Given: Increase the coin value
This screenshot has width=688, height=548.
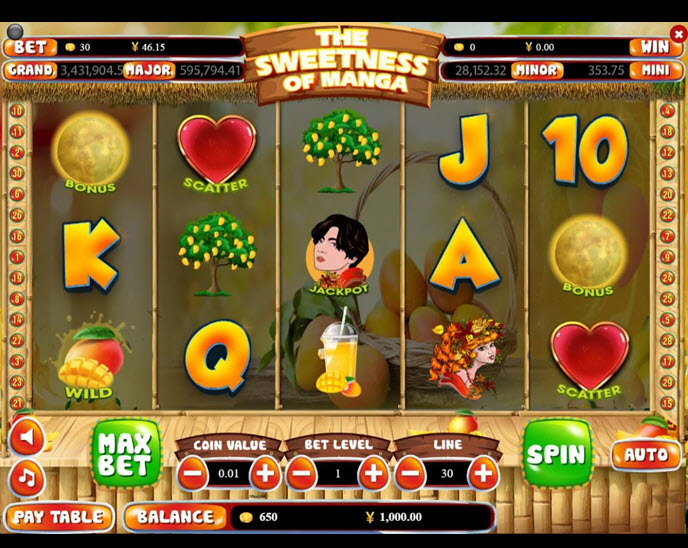Looking at the screenshot, I should (265, 472).
